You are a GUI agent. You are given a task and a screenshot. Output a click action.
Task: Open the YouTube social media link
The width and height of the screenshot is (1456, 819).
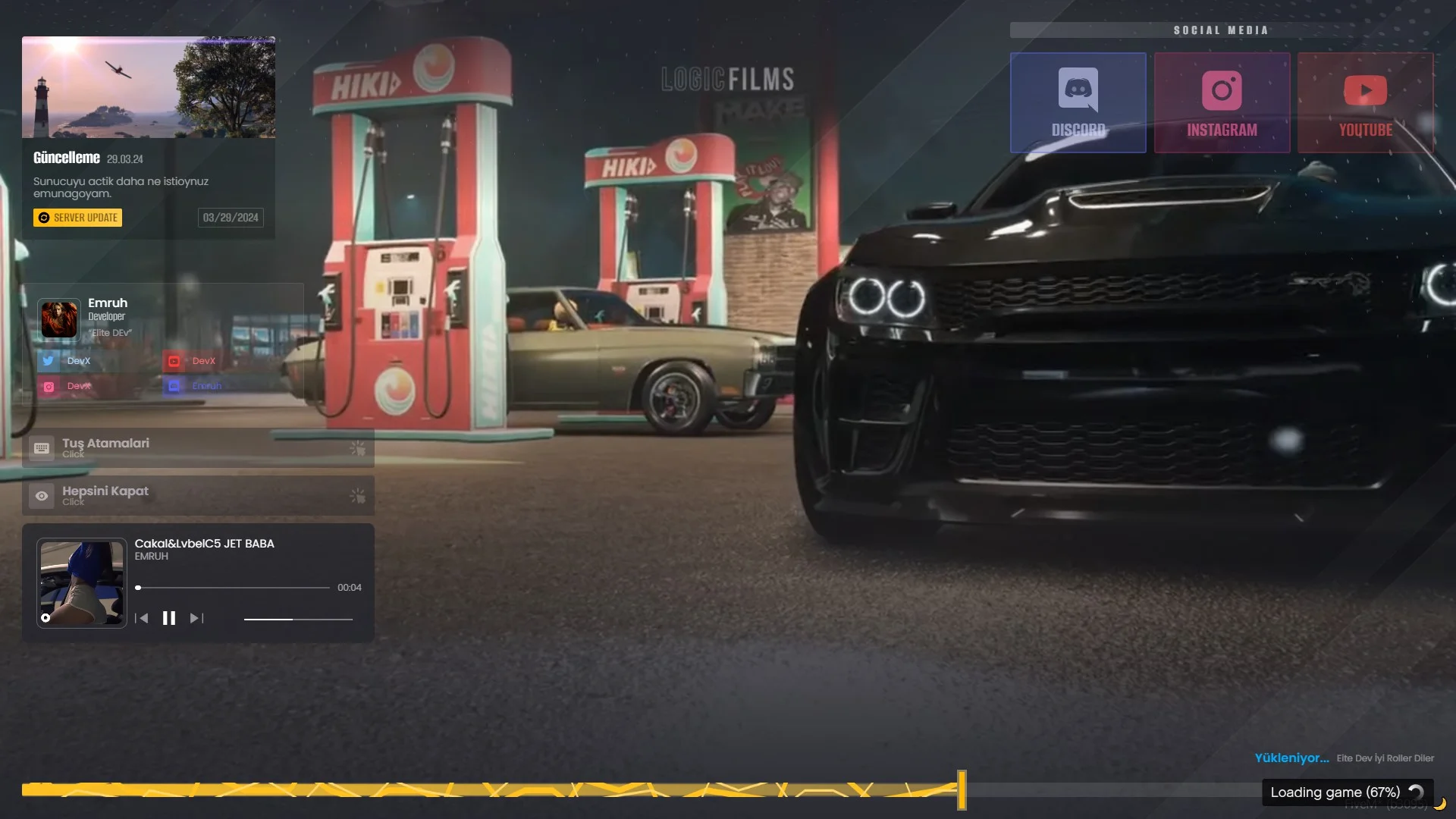click(x=1365, y=103)
